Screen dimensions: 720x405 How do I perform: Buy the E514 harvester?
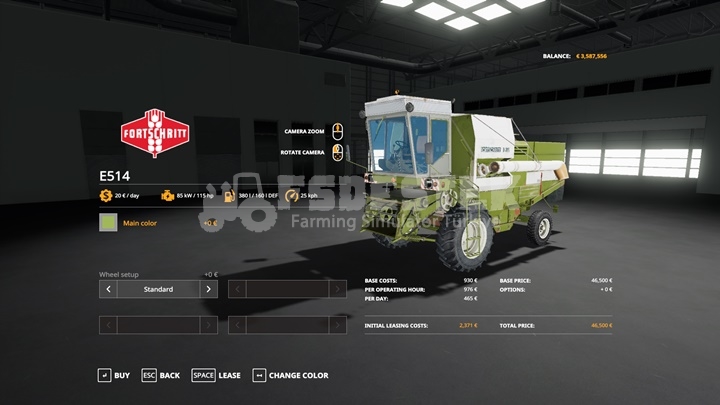point(113,375)
